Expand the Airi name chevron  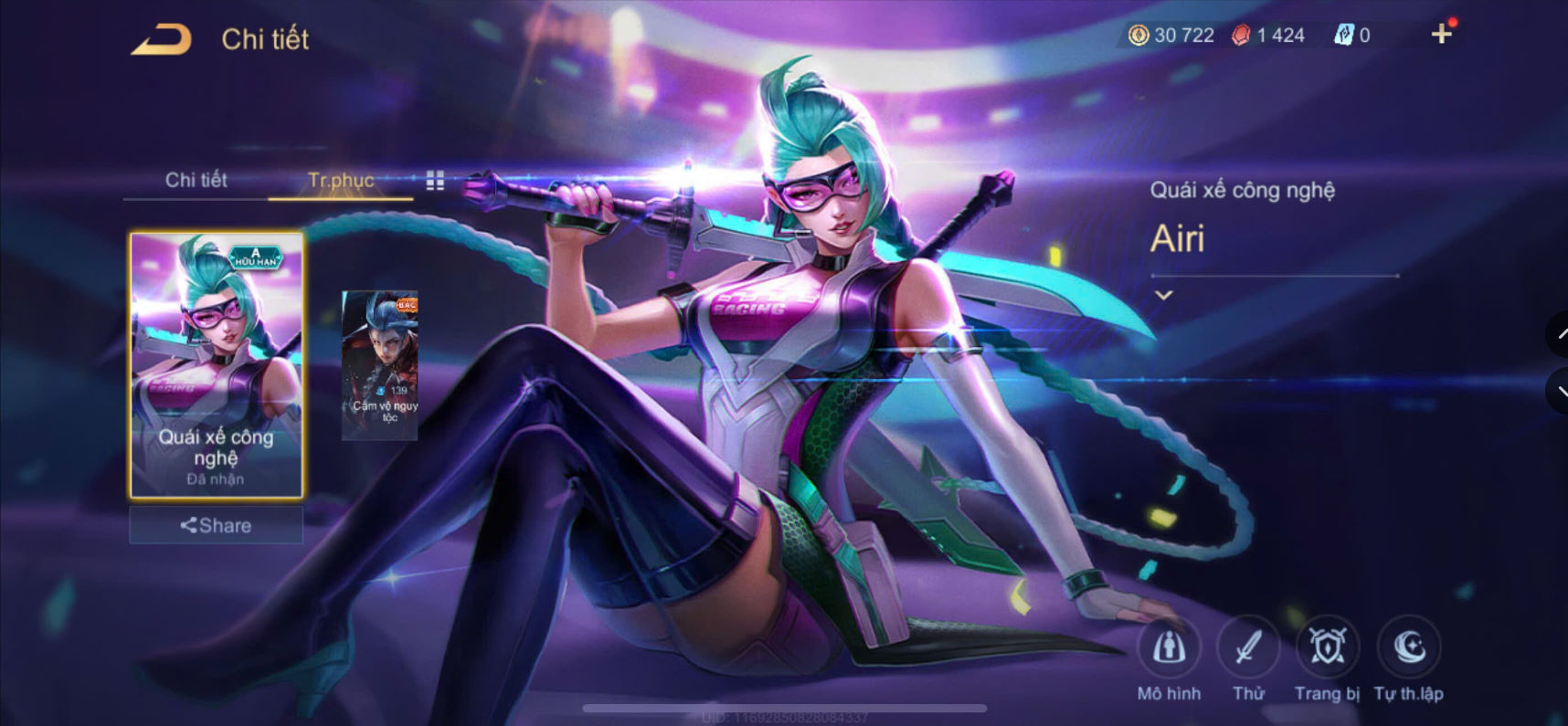[x=1164, y=294]
